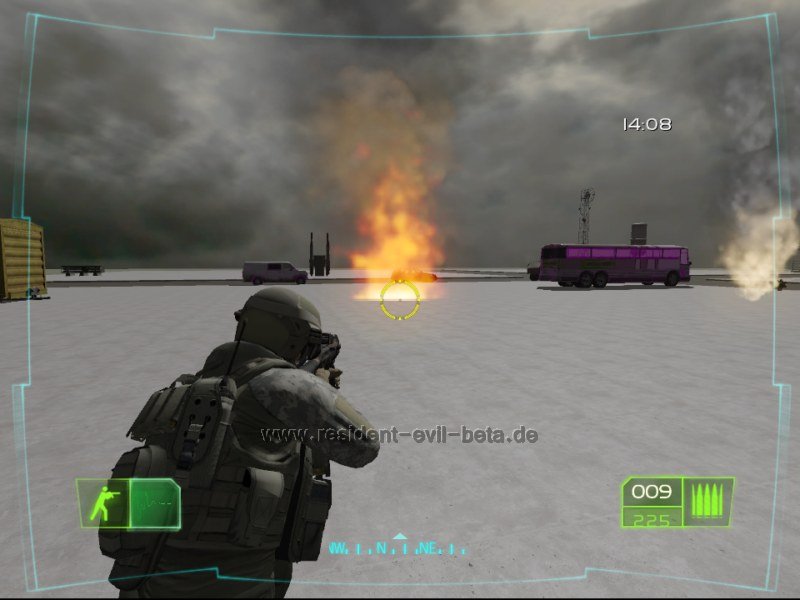Viewport: 800px width, 600px height.
Task: Click the compass heading strip
Action: 398,548
